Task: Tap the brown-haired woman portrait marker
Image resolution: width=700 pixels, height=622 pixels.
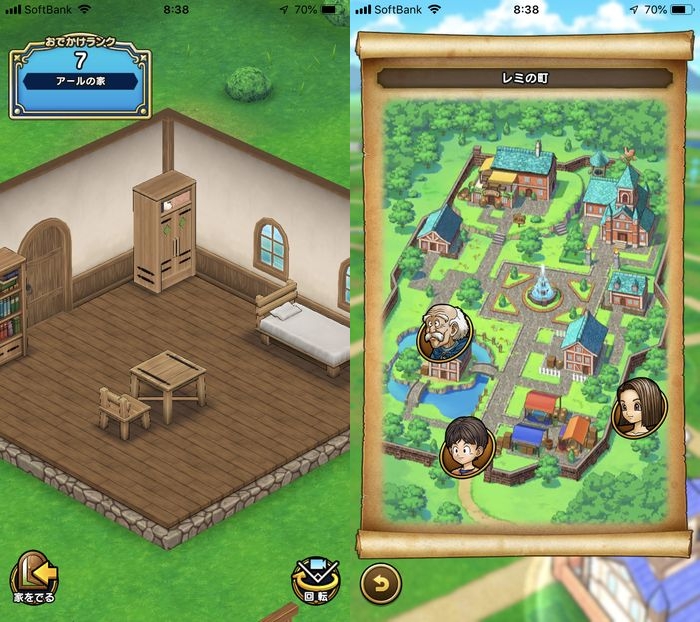Action: click(639, 407)
